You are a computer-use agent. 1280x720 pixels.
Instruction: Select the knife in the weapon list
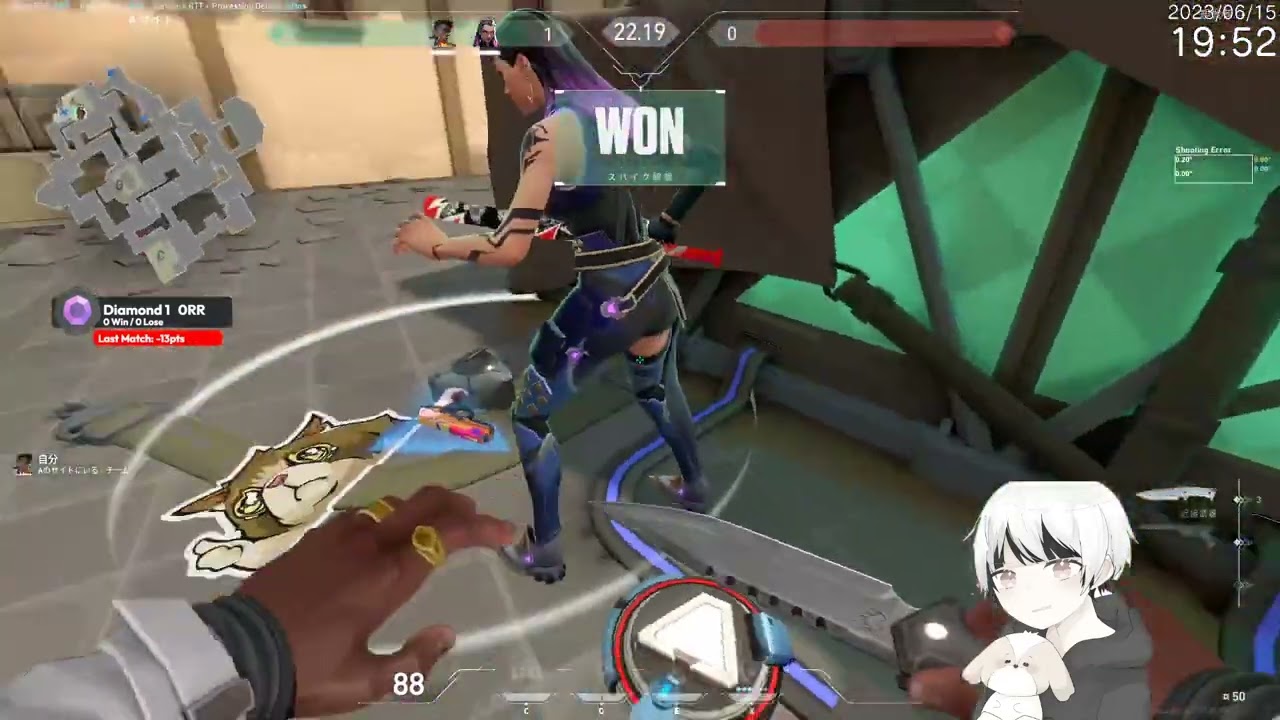click(1175, 496)
